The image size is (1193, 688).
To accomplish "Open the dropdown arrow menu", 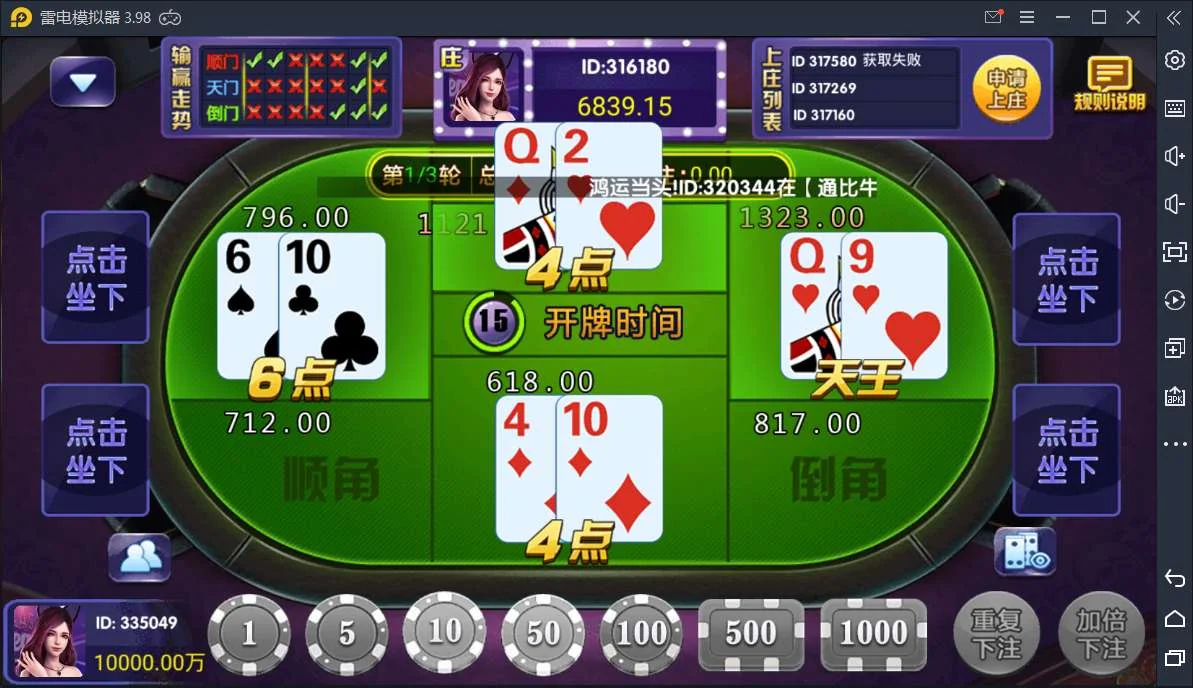I will pyautogui.click(x=82, y=82).
